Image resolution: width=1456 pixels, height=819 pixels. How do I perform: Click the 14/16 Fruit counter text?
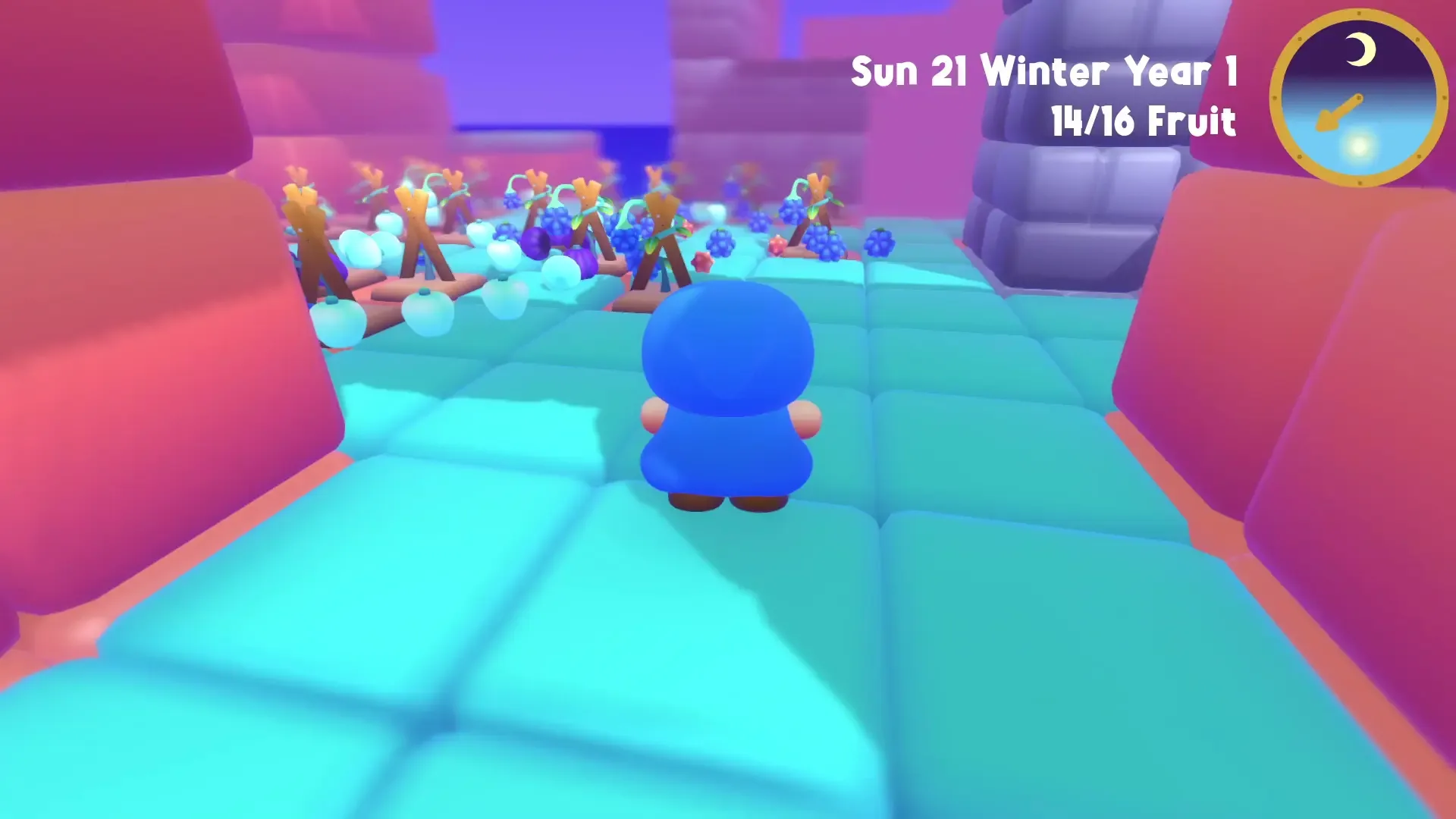(1144, 120)
